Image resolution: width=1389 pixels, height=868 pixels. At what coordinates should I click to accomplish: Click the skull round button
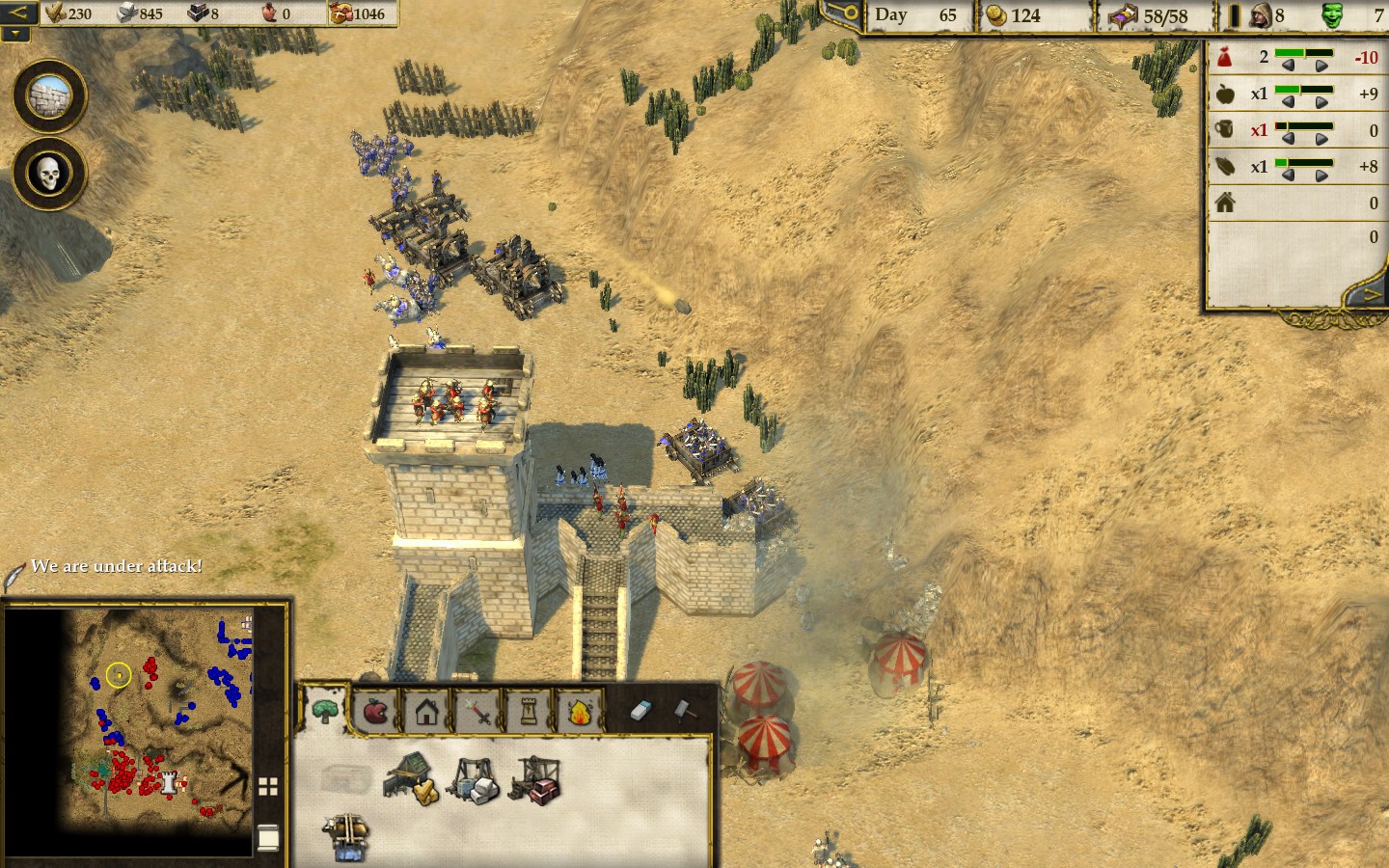[49, 174]
